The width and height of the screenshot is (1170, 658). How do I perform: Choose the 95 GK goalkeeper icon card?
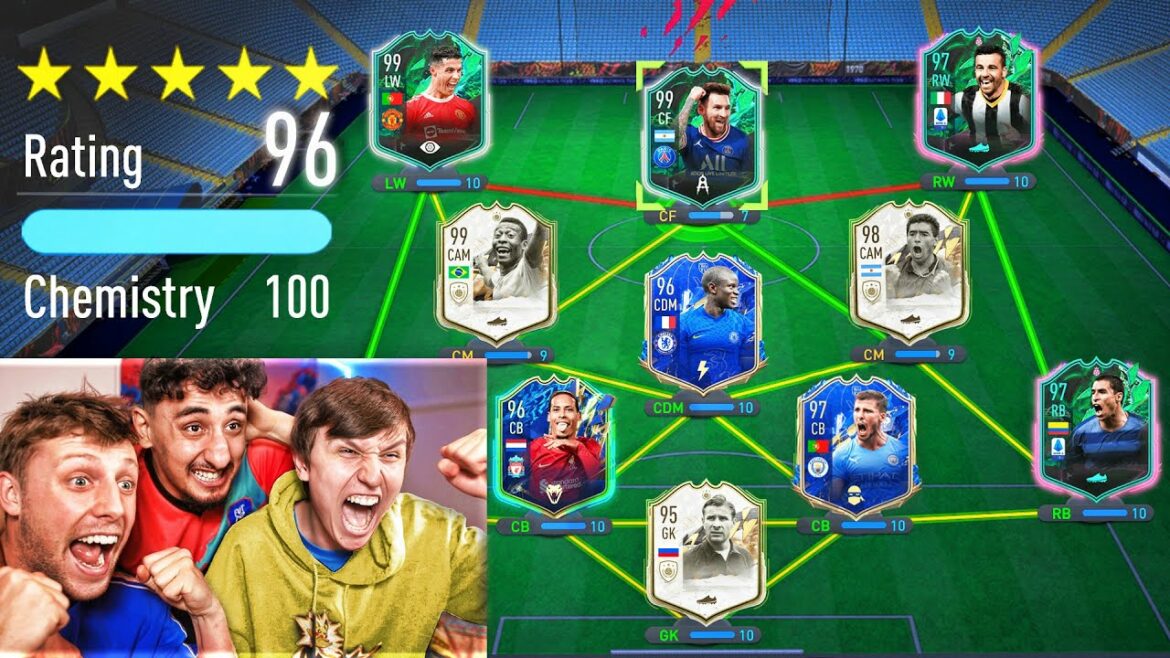coord(705,550)
